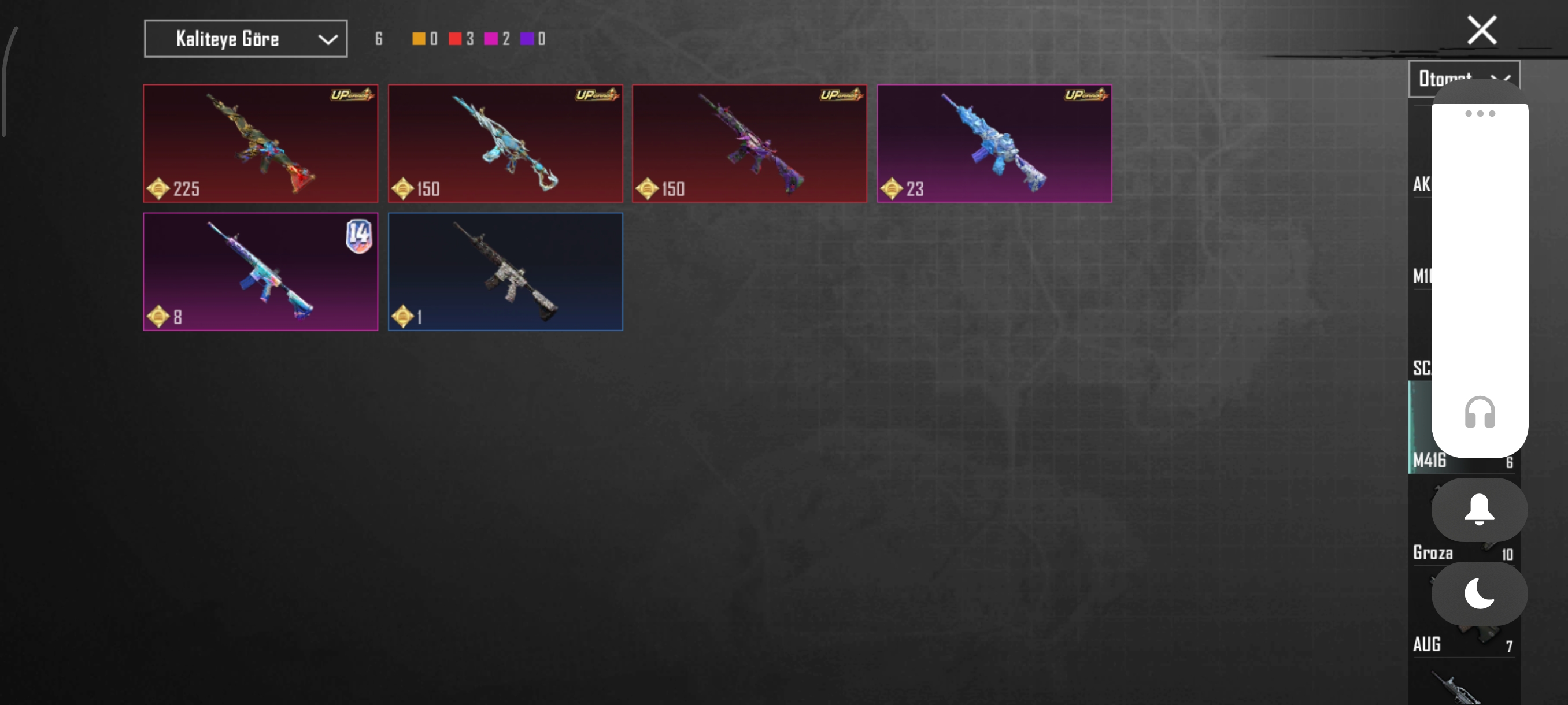
Task: Open the Kaliteye Göre sort dropdown
Action: [x=245, y=39]
